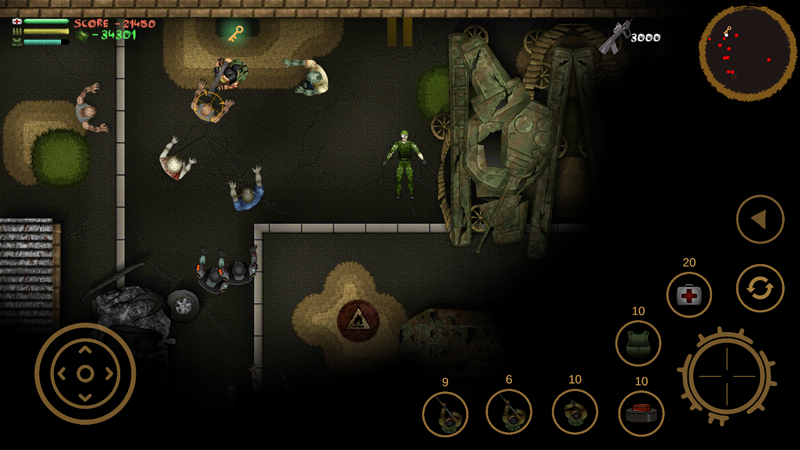
Task: Select the soldier icon with count 9
Action: coord(445,413)
